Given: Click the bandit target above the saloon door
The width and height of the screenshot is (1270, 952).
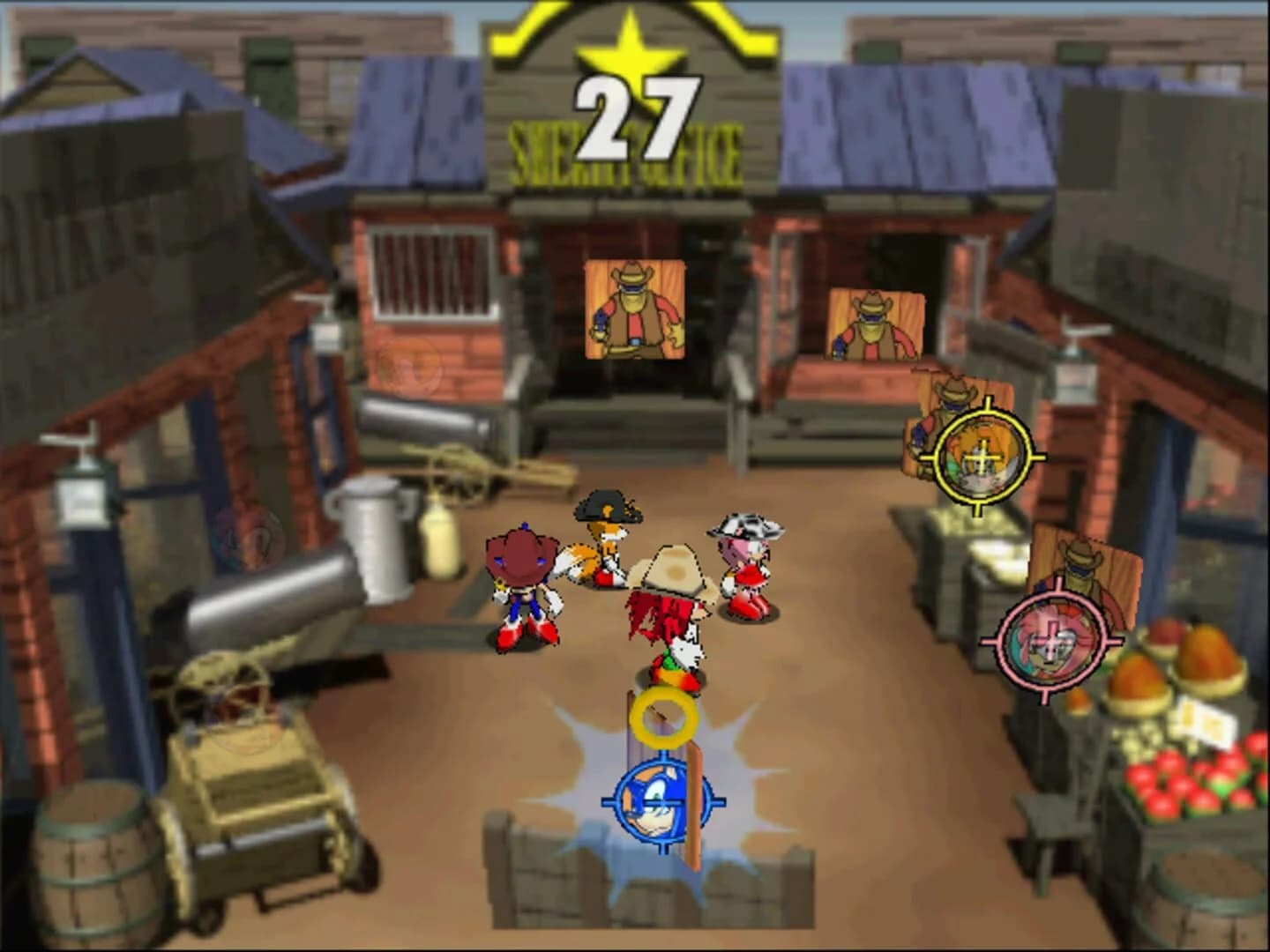Looking at the screenshot, I should pos(634,309).
